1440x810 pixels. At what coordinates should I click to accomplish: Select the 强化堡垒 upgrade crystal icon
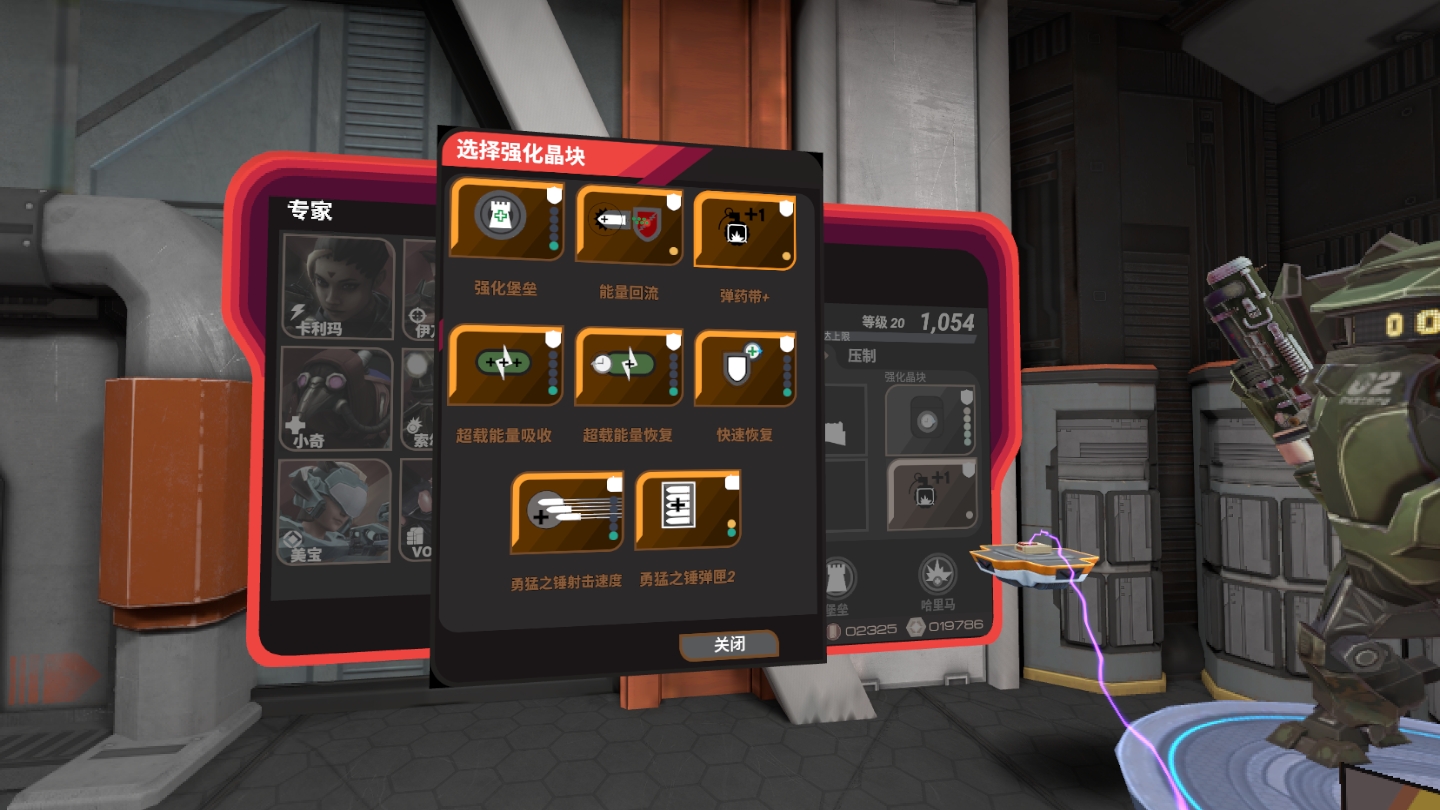click(x=505, y=220)
